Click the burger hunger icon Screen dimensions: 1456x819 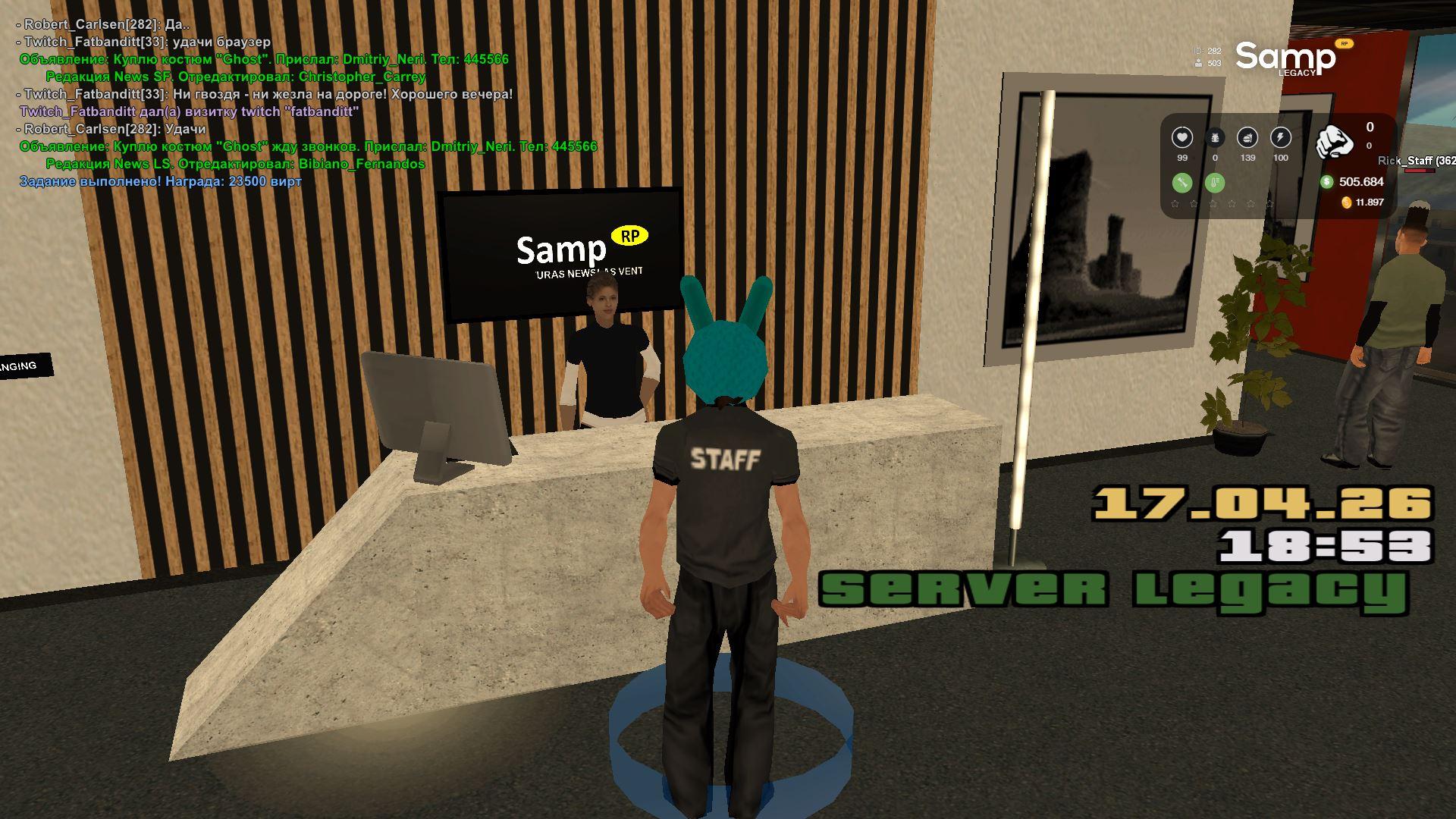[1247, 138]
